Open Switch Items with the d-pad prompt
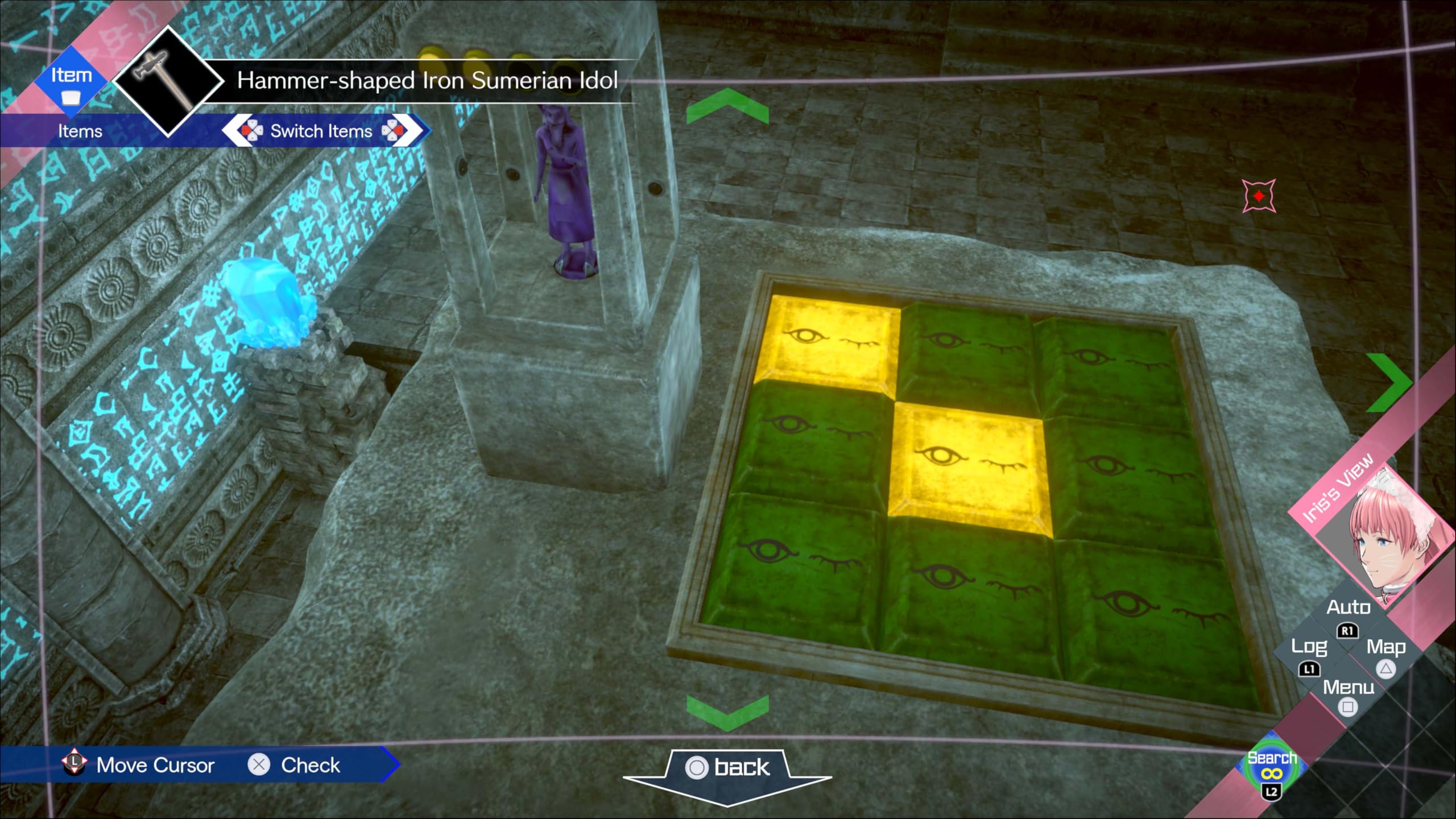The image size is (1456, 819). pos(322,131)
